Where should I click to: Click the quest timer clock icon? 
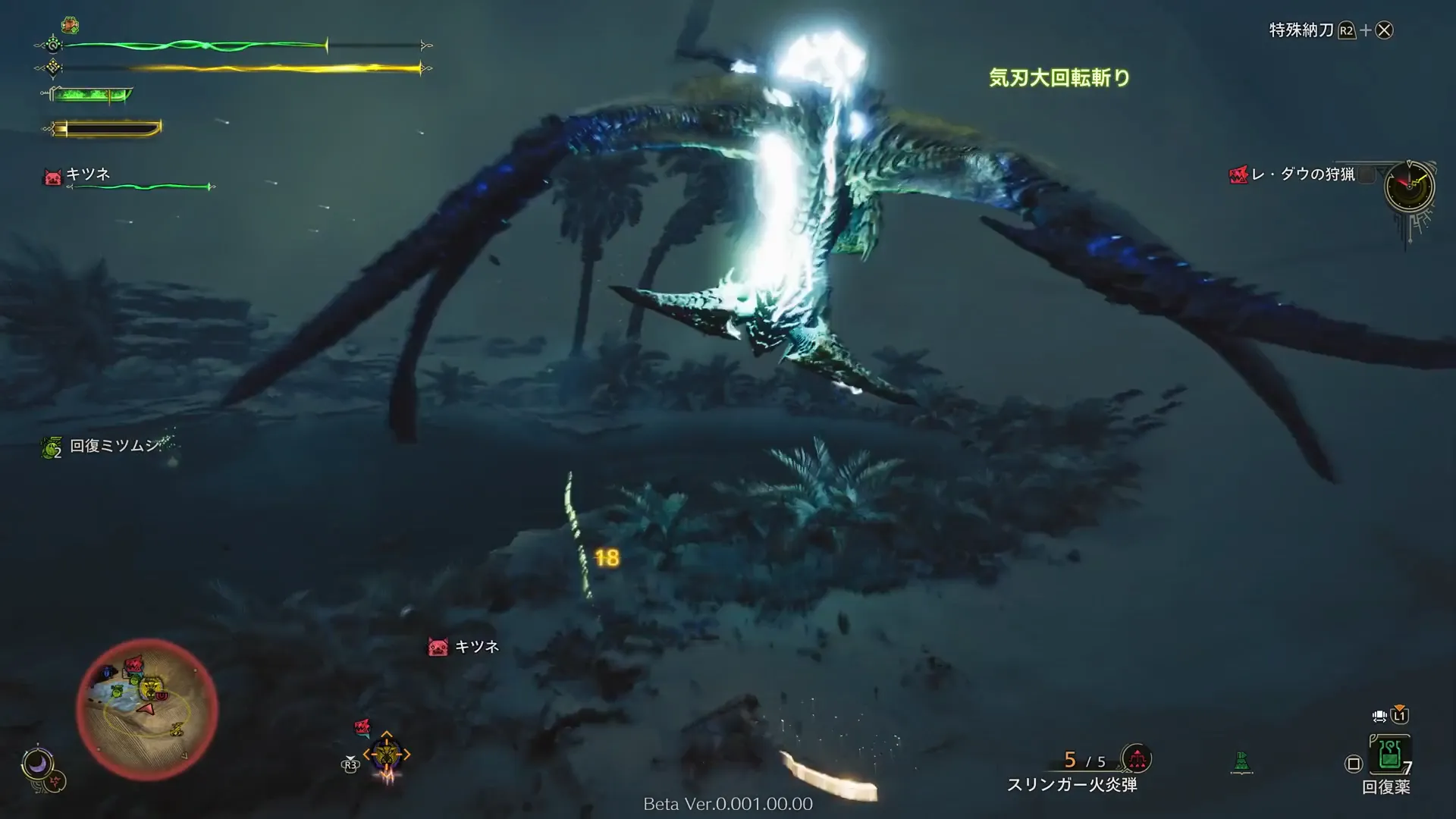1409,186
